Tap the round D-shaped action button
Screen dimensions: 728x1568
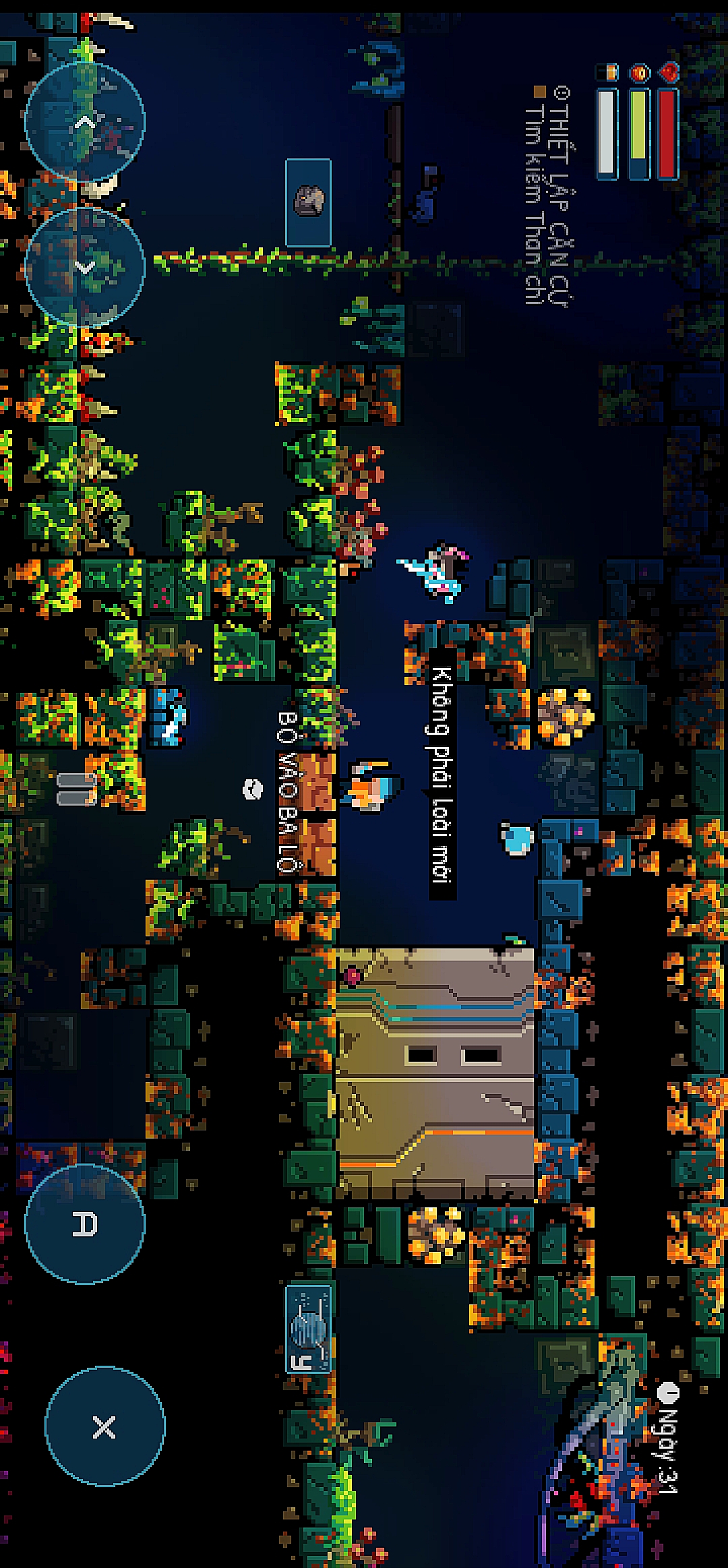tap(85, 1224)
